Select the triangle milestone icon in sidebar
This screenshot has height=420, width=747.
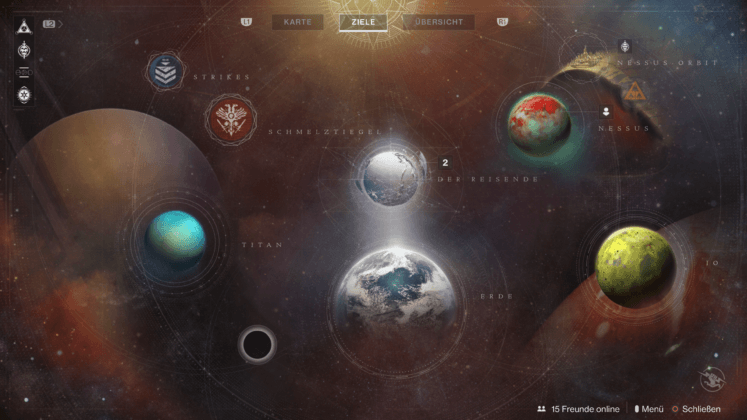click(x=24, y=23)
